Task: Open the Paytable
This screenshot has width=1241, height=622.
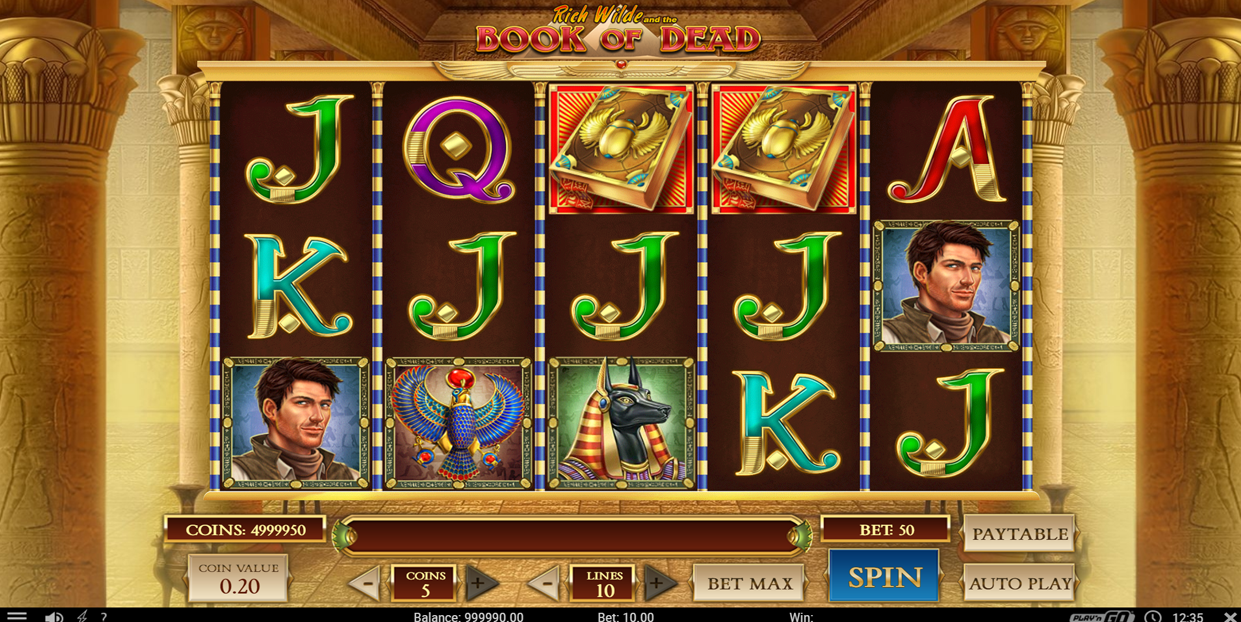Action: point(1019,534)
